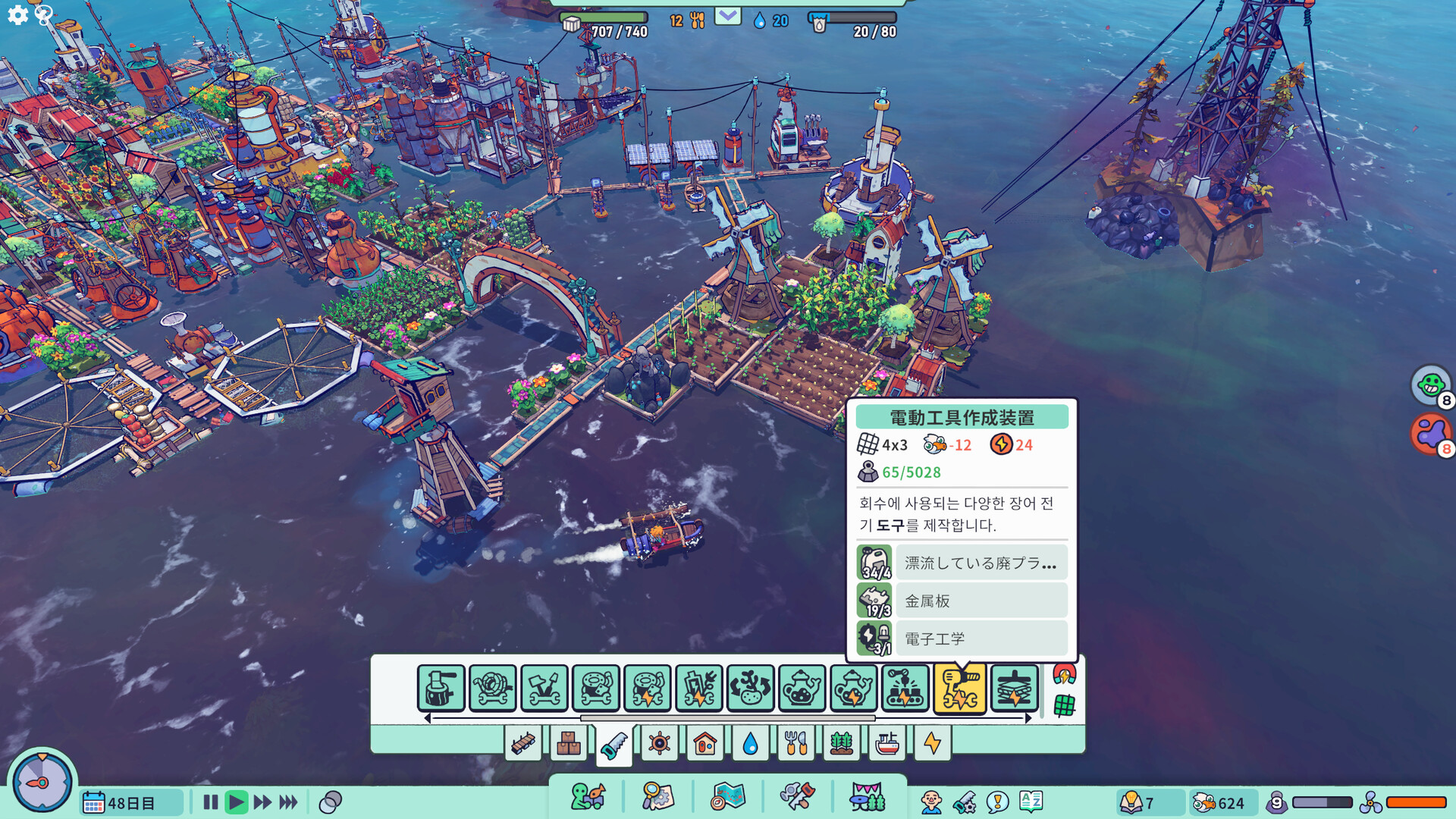
Task: Open the gear settings menu
Action: pos(17,14)
